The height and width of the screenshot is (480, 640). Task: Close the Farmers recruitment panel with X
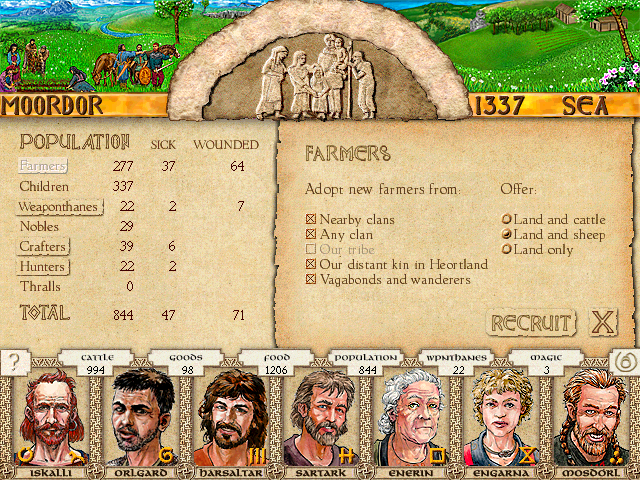[602, 322]
